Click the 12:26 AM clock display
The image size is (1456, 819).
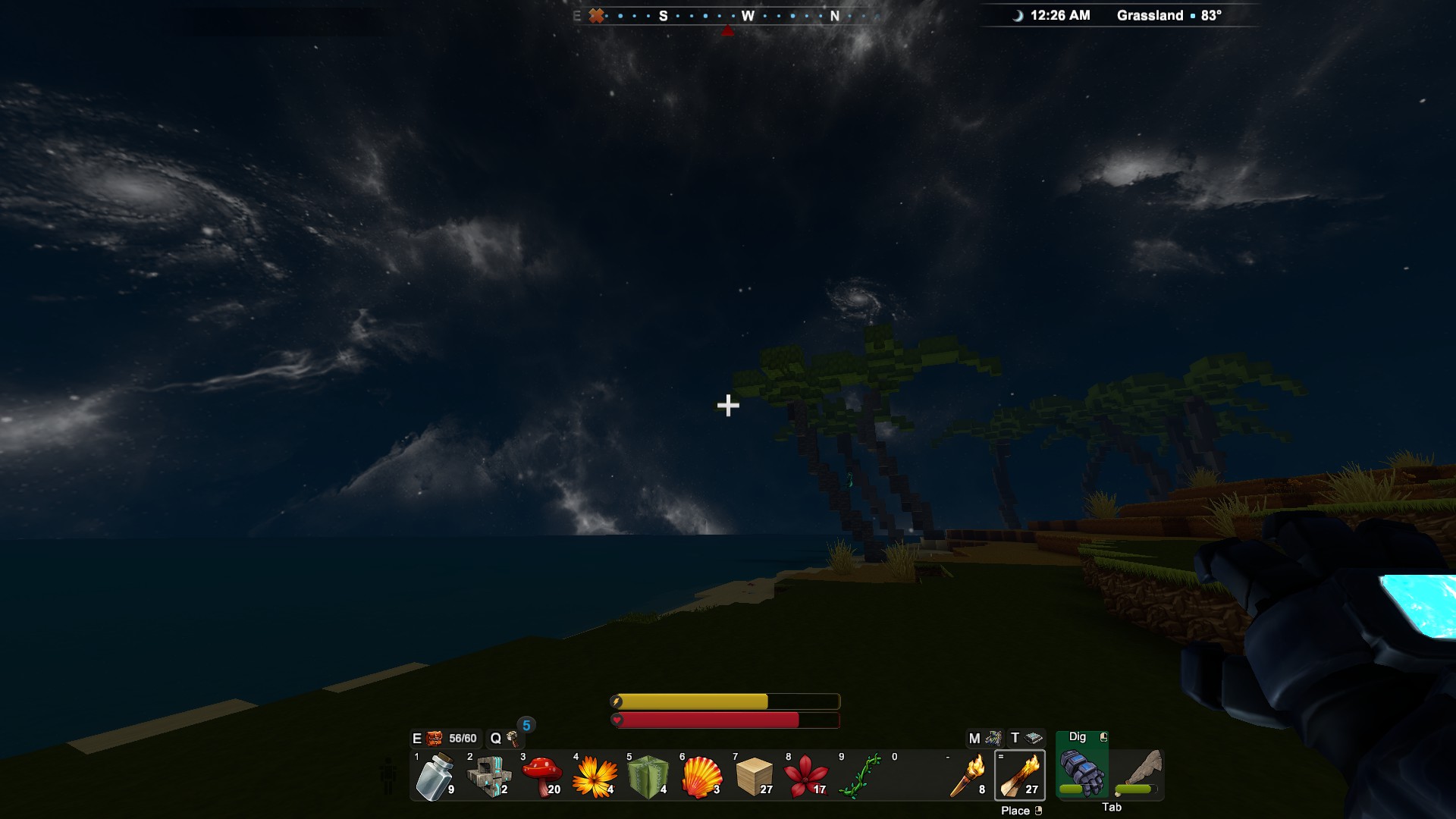click(x=1058, y=14)
